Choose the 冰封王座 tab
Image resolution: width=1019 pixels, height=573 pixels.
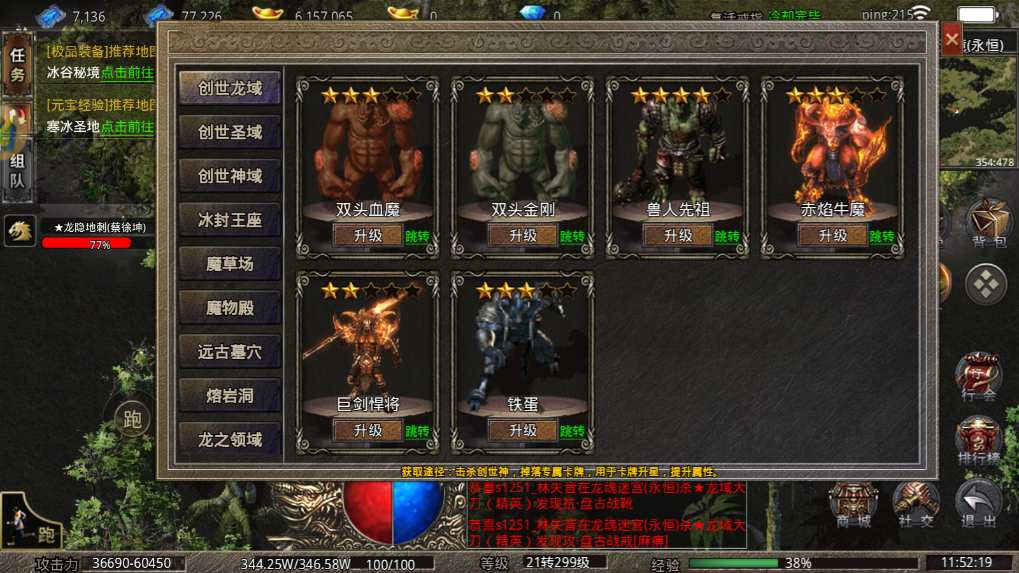coord(230,220)
